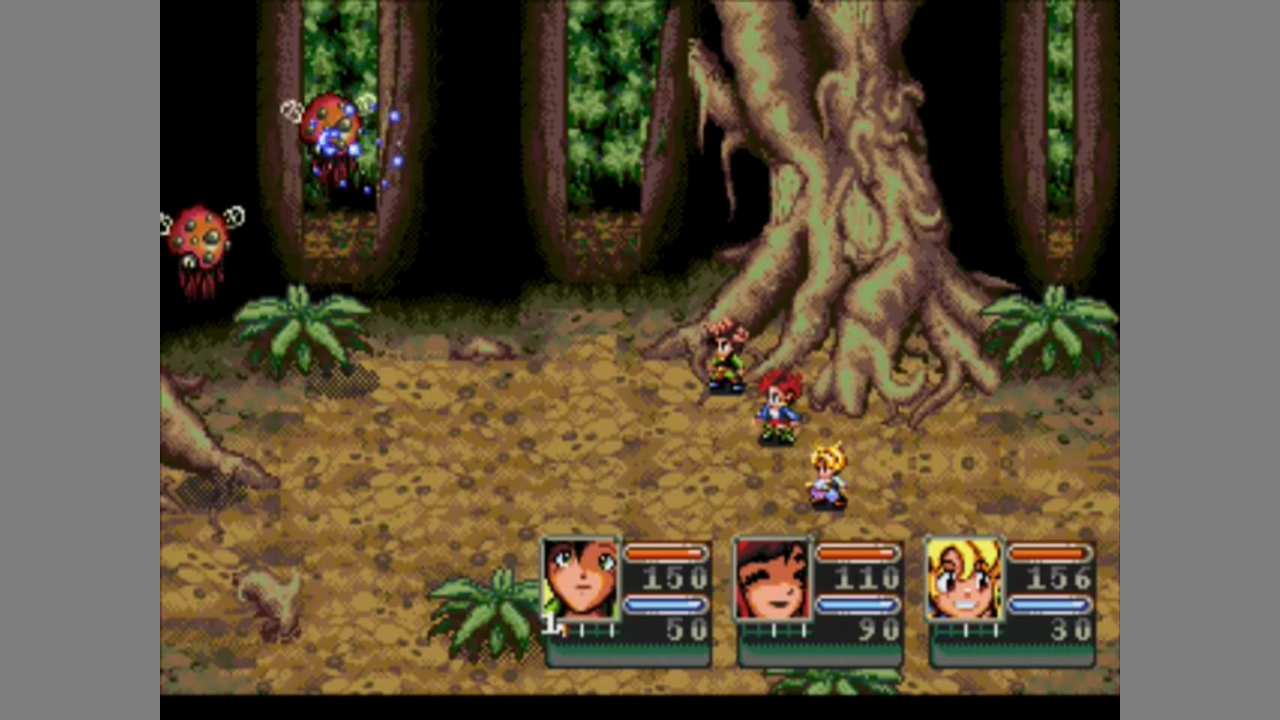Select the dark-haired character portrait
The height and width of the screenshot is (720, 1280).
(x=580, y=580)
